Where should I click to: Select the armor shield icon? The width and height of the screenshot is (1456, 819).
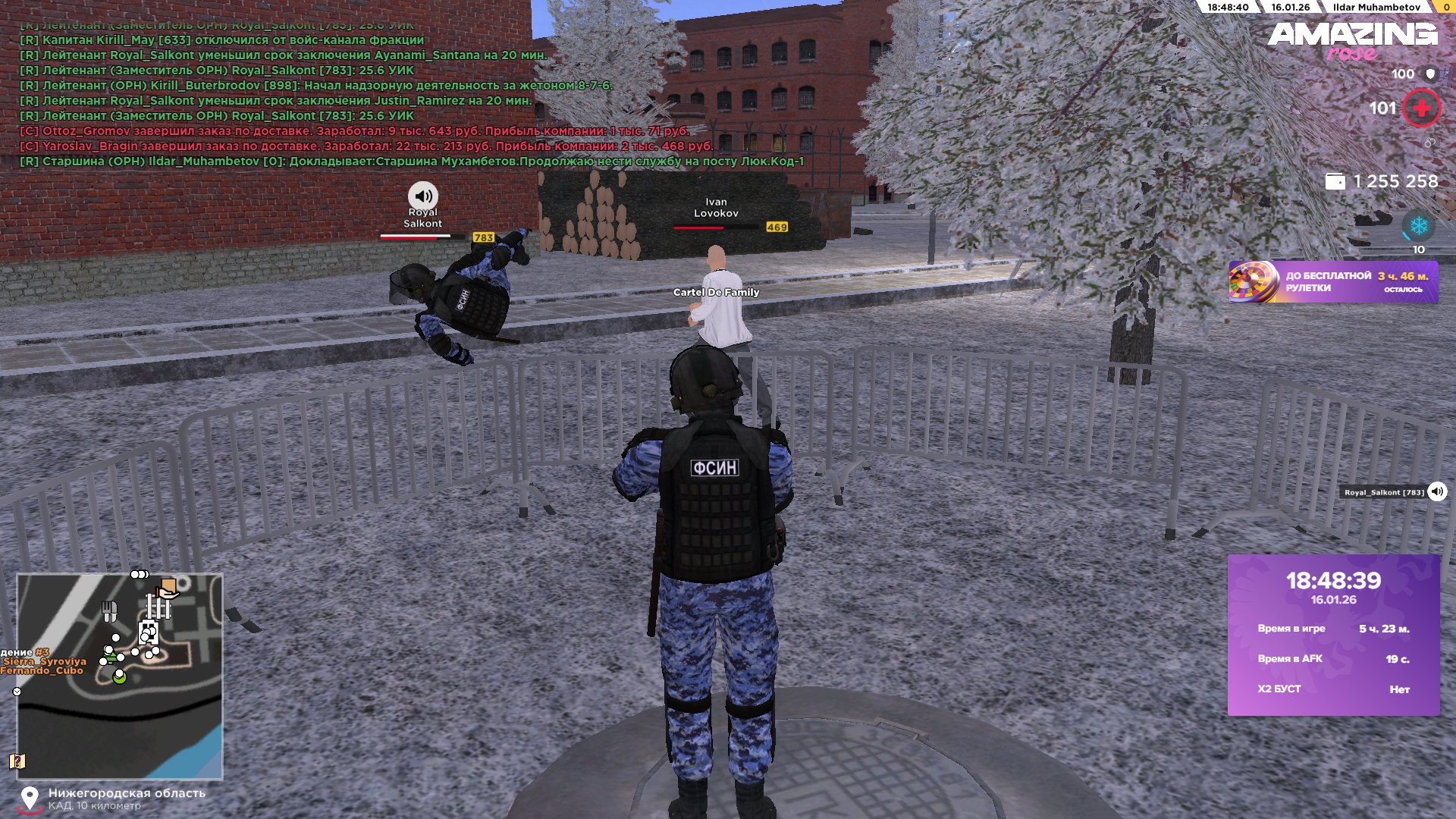(1430, 74)
